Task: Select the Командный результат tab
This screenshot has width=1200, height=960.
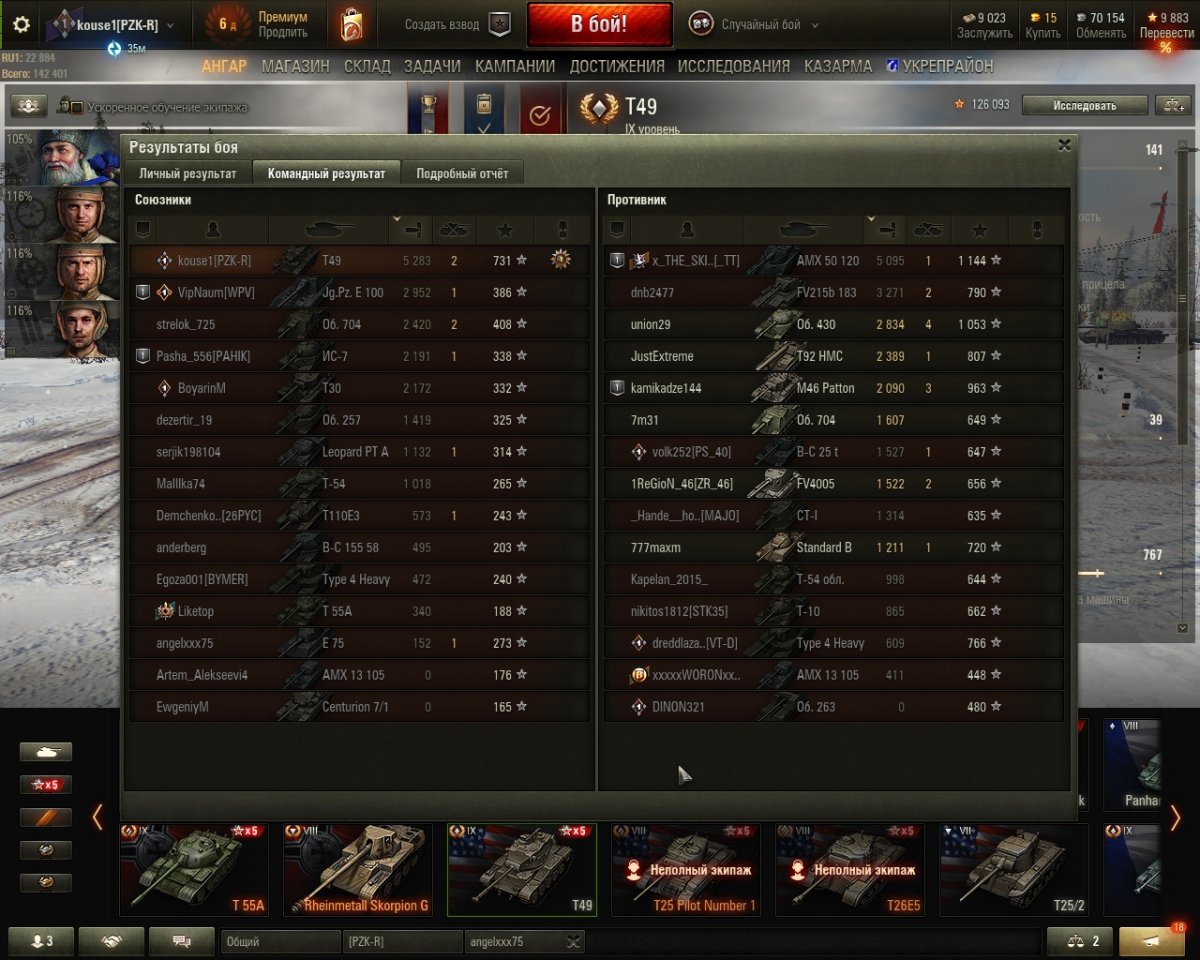Action: point(326,173)
